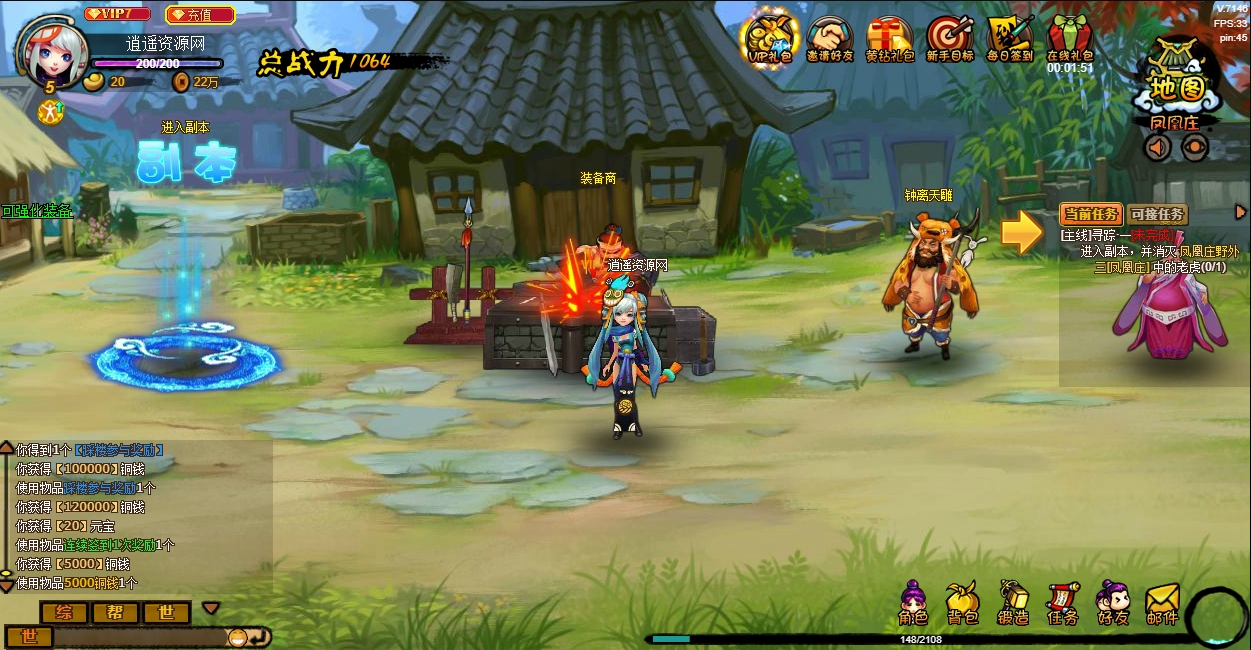Open the 背包 backpack
1251x650 pixels.
point(963,604)
